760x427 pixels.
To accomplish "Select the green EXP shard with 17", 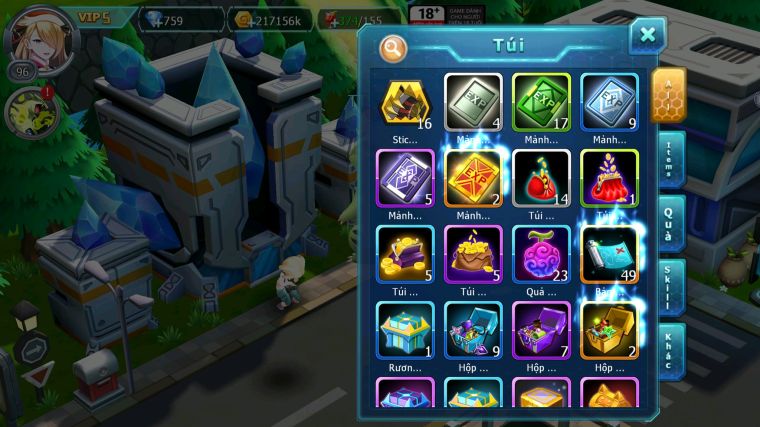I will [541, 102].
